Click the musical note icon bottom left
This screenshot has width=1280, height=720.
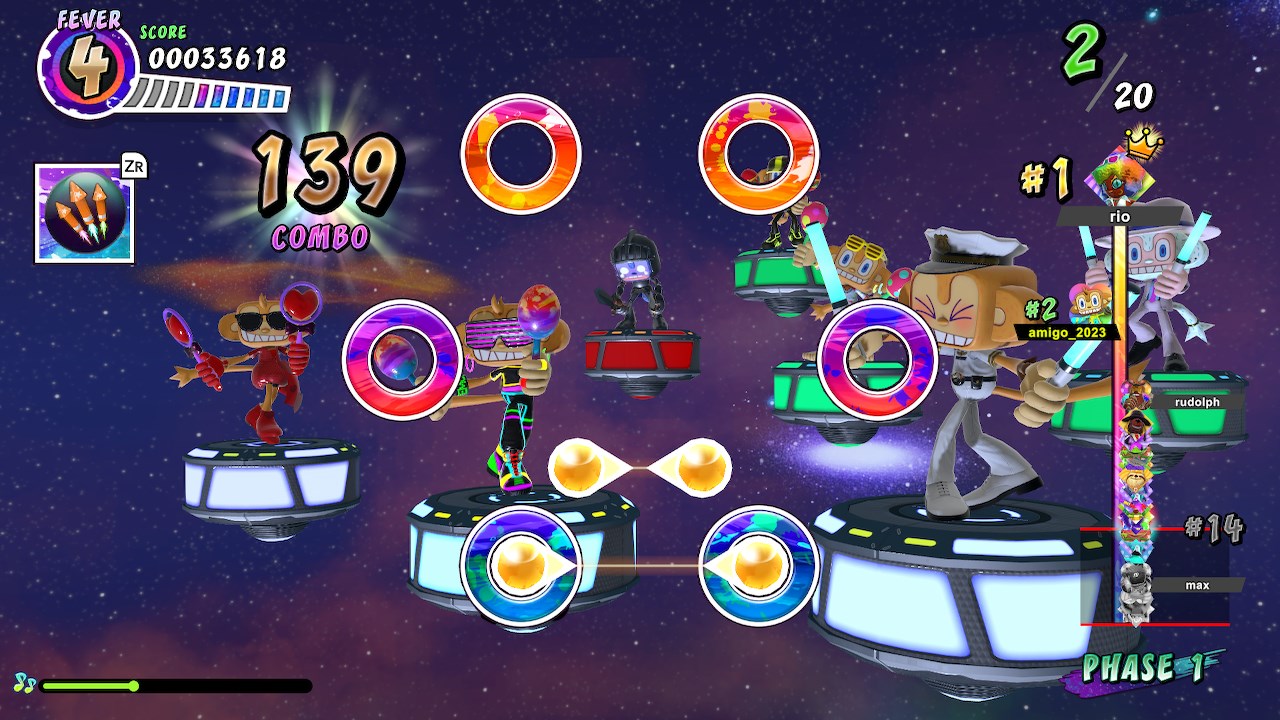click(x=26, y=685)
